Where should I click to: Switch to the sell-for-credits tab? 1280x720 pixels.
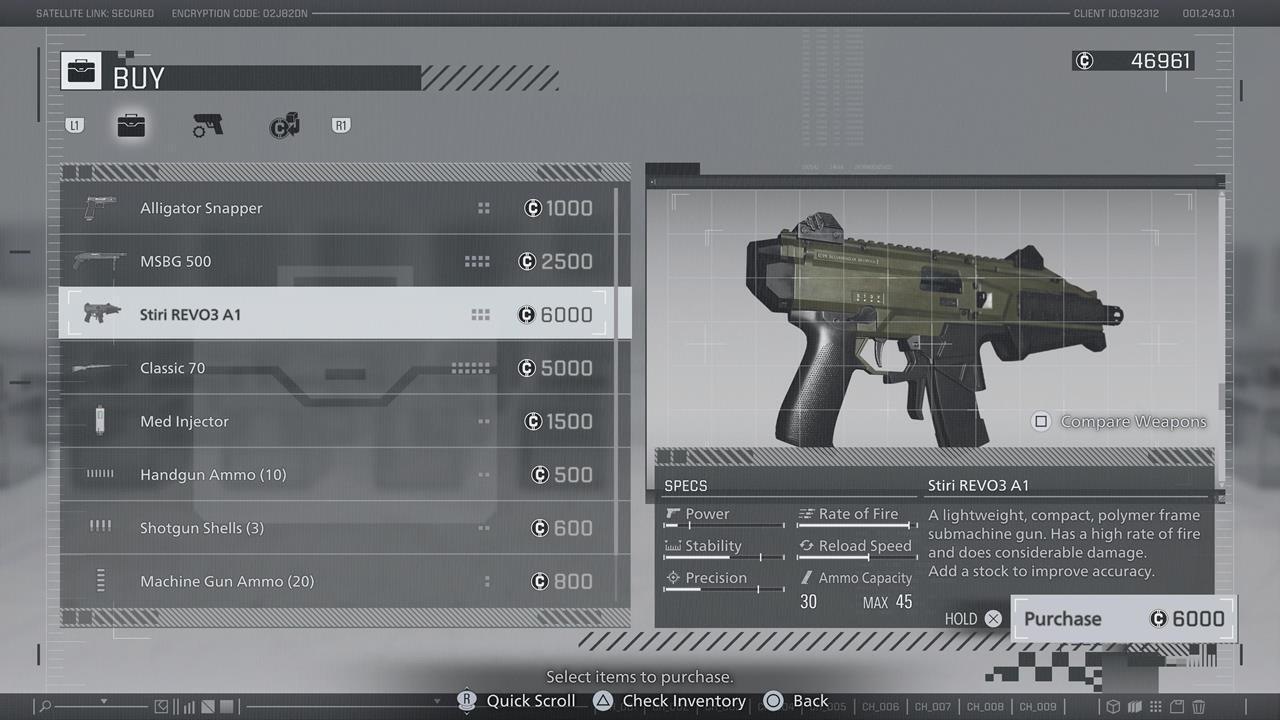click(284, 126)
